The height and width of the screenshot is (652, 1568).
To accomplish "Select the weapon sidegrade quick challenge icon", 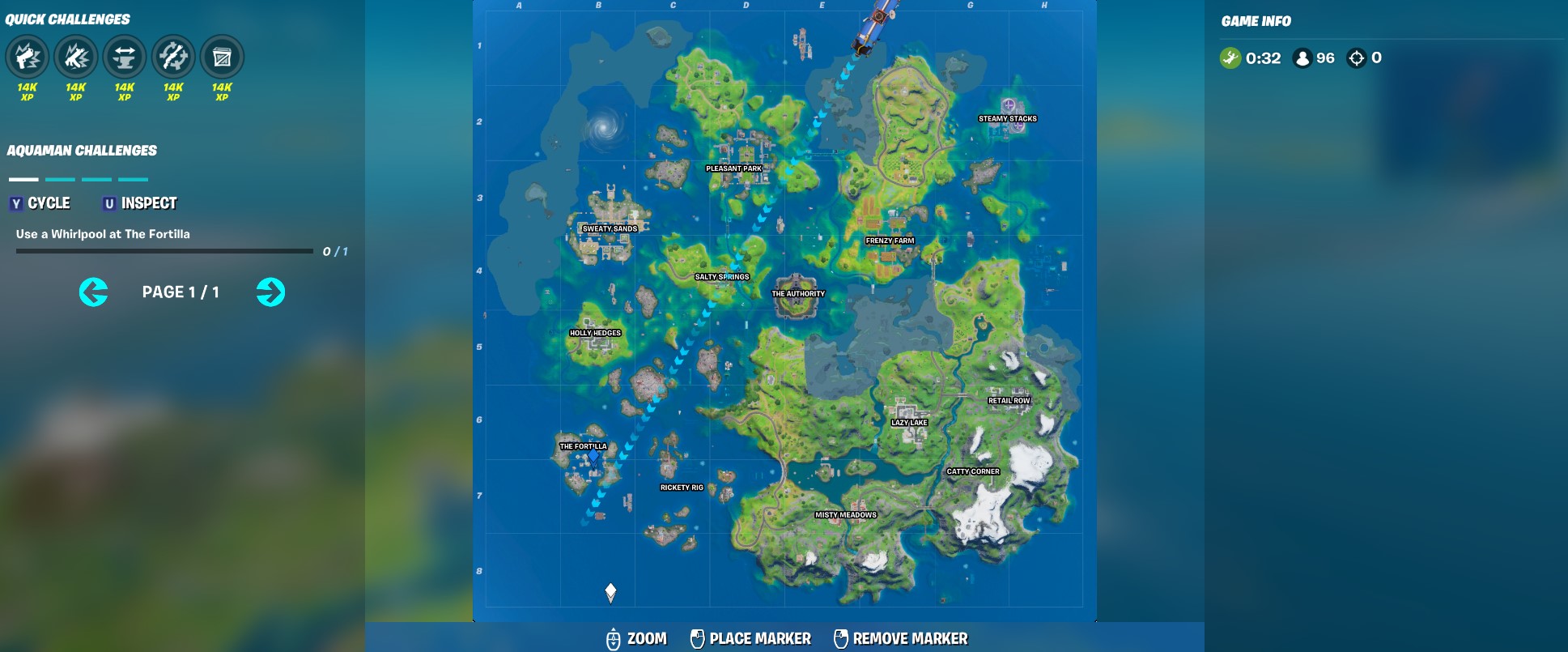I will 173,57.
